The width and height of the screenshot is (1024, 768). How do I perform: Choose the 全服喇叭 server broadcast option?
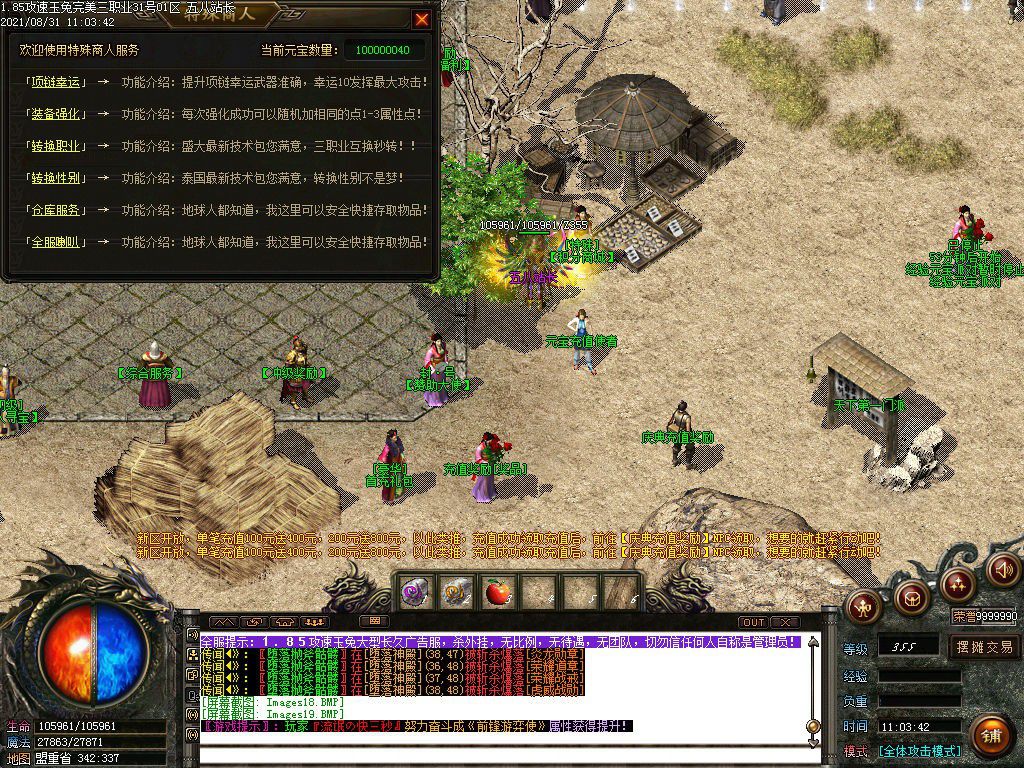(54, 242)
